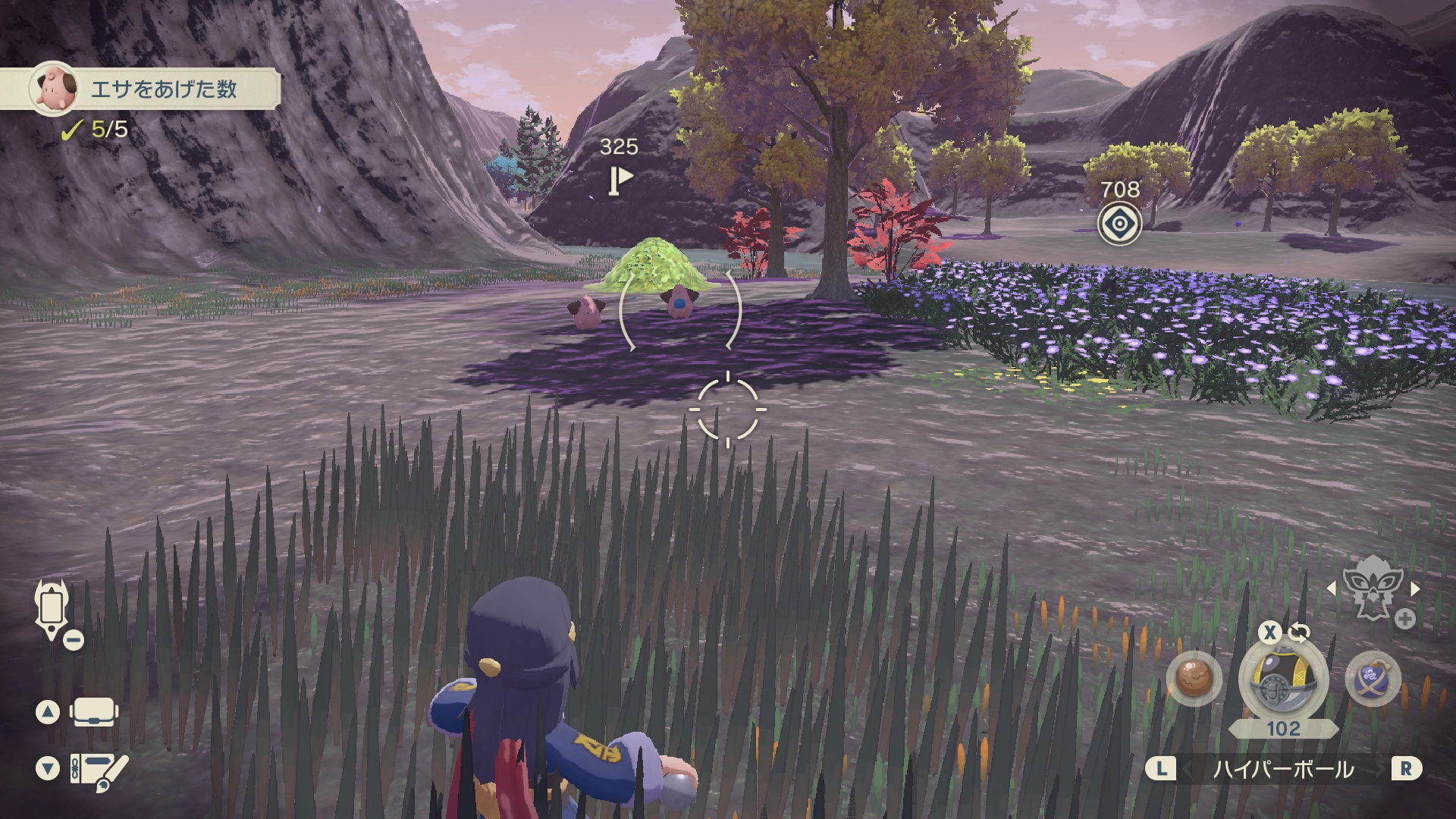Select the Hyper Ball in the center slot
Screen dimensions: 1456x819
(x=1283, y=679)
